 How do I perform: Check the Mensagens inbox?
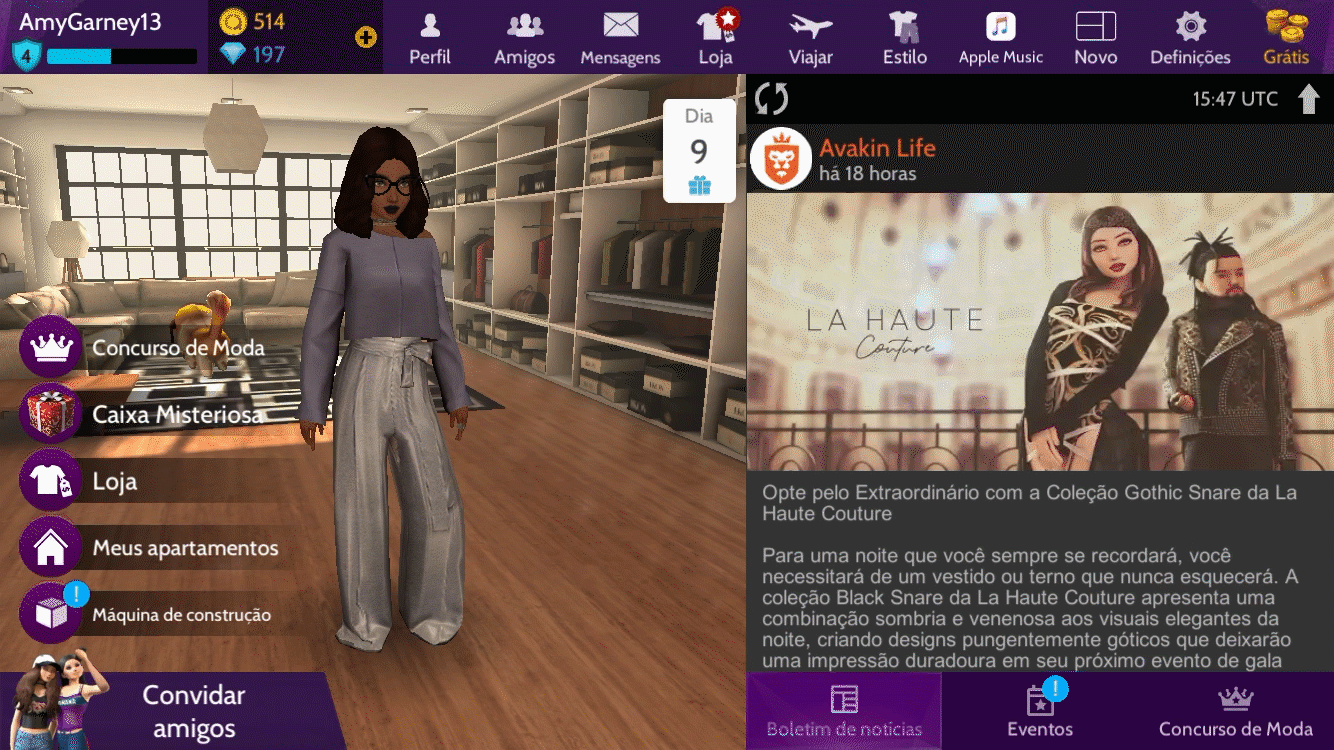click(620, 37)
